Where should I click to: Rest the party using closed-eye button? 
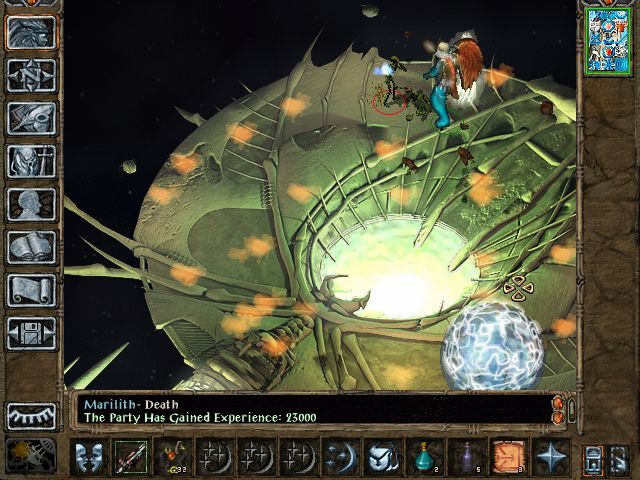(31, 415)
